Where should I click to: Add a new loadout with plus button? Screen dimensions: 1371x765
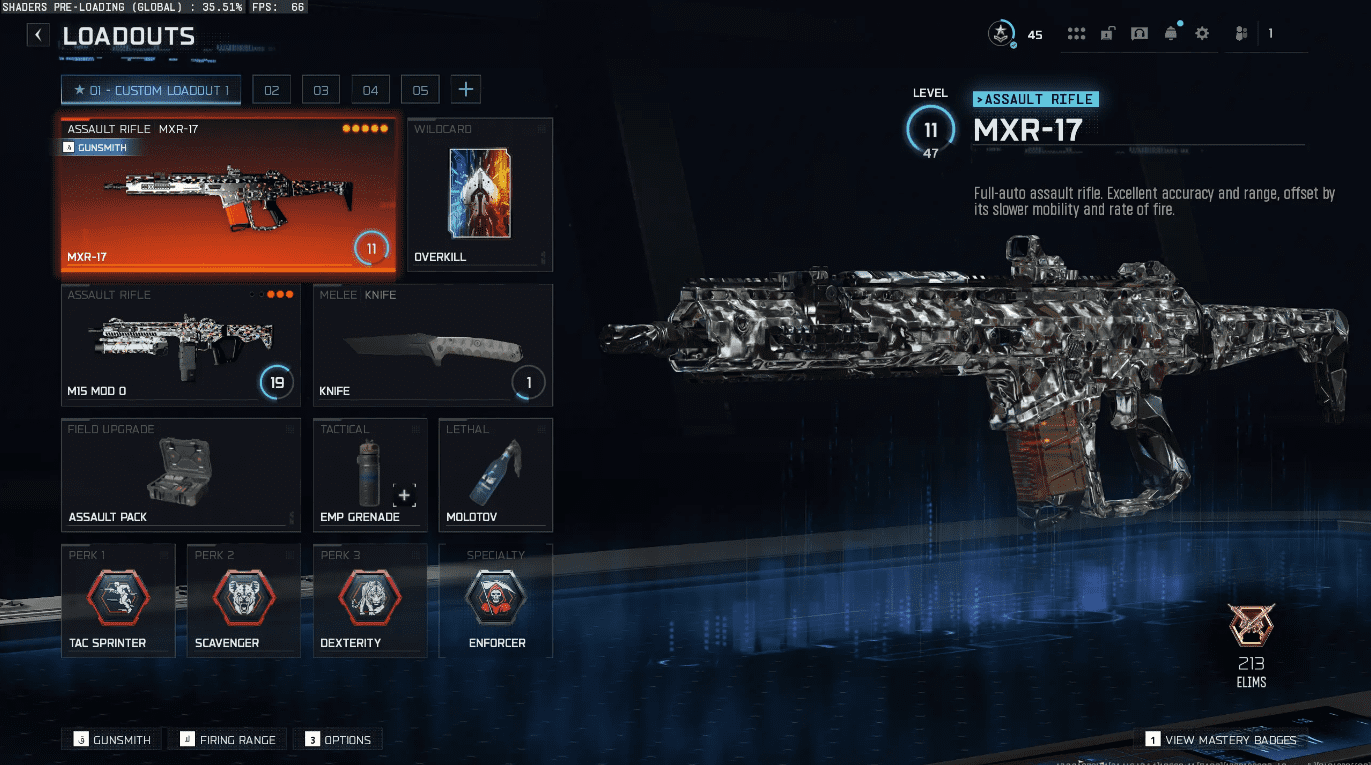[465, 90]
